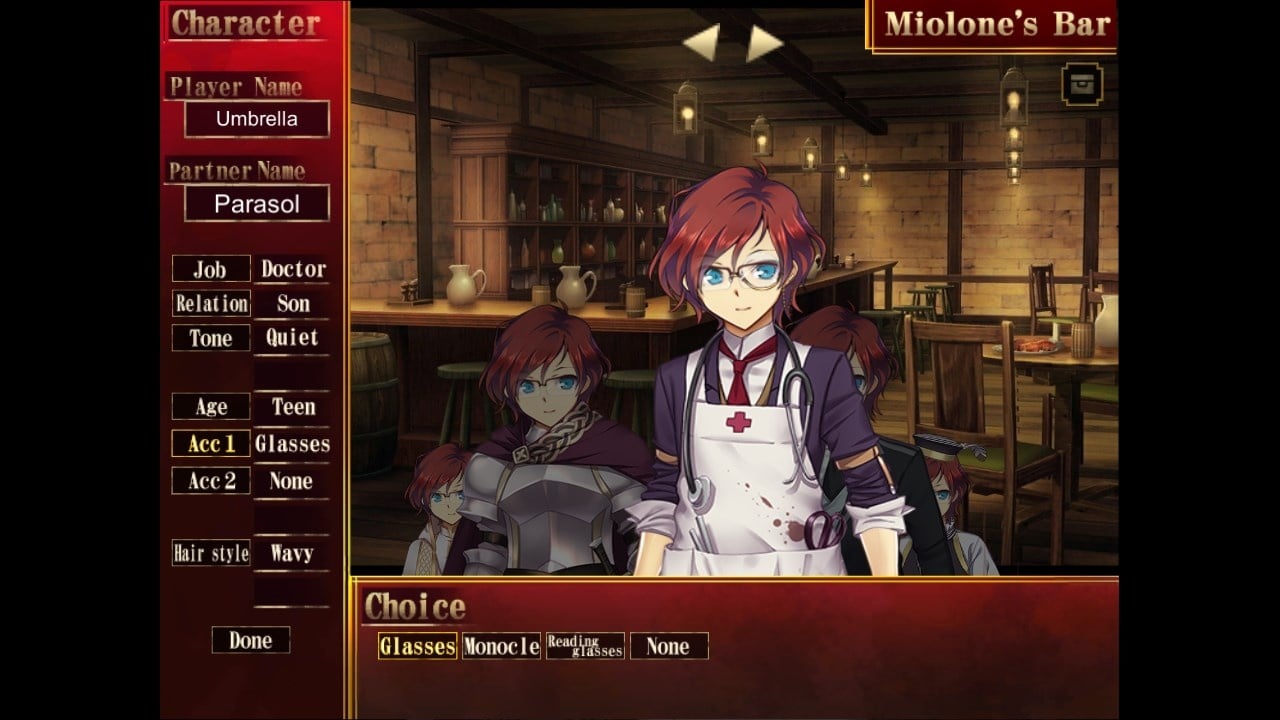Select the Reading glasses choice
The height and width of the screenshot is (720, 1280).
585,646
